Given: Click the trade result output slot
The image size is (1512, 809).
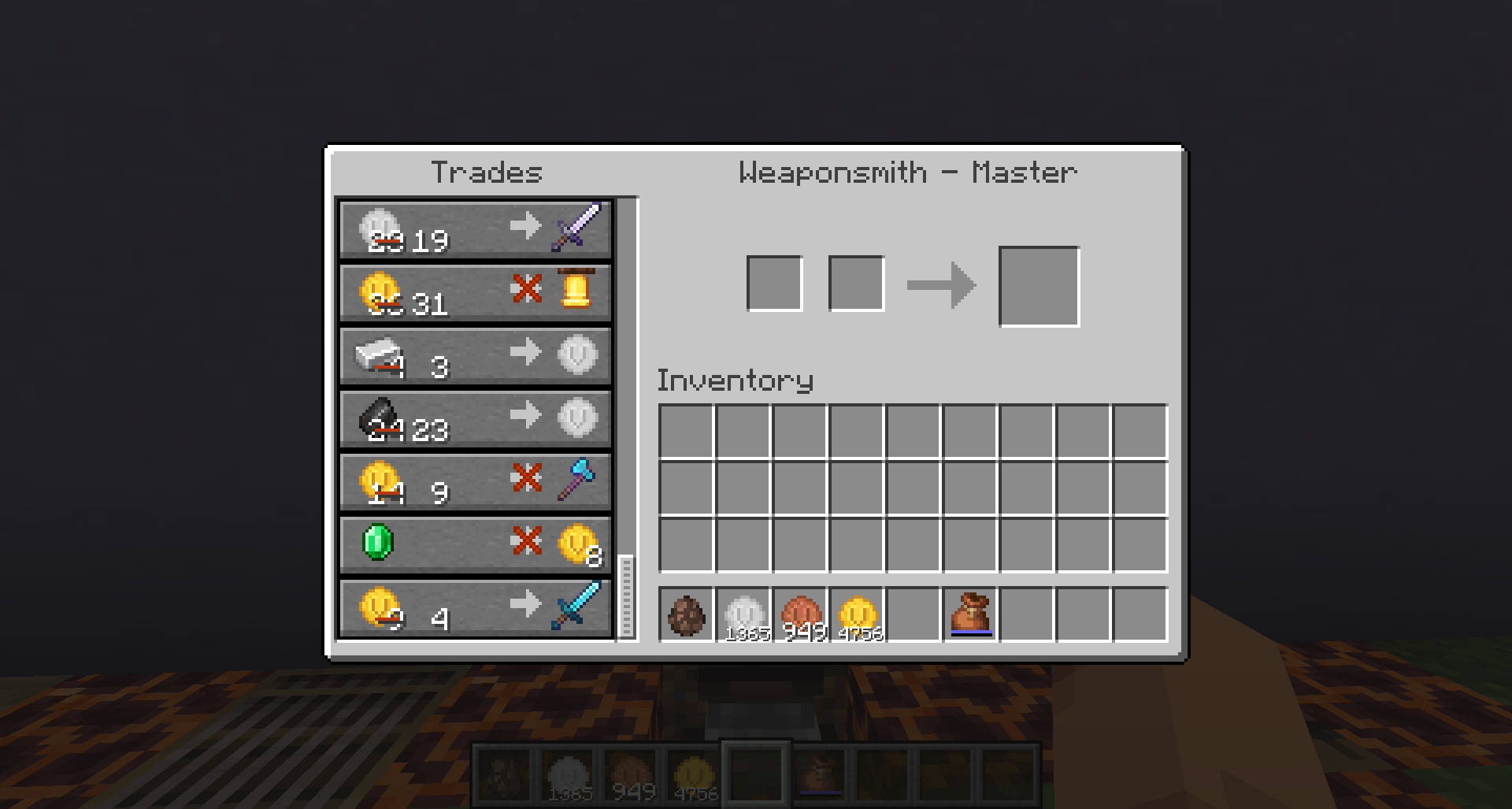Looking at the screenshot, I should (1039, 284).
